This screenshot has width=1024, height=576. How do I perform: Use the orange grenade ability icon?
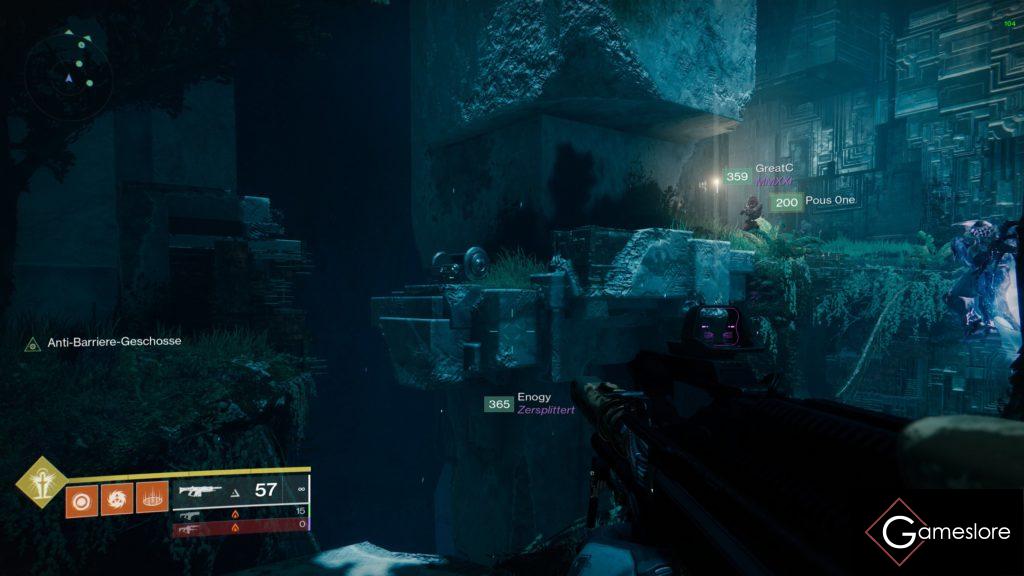tap(82, 499)
